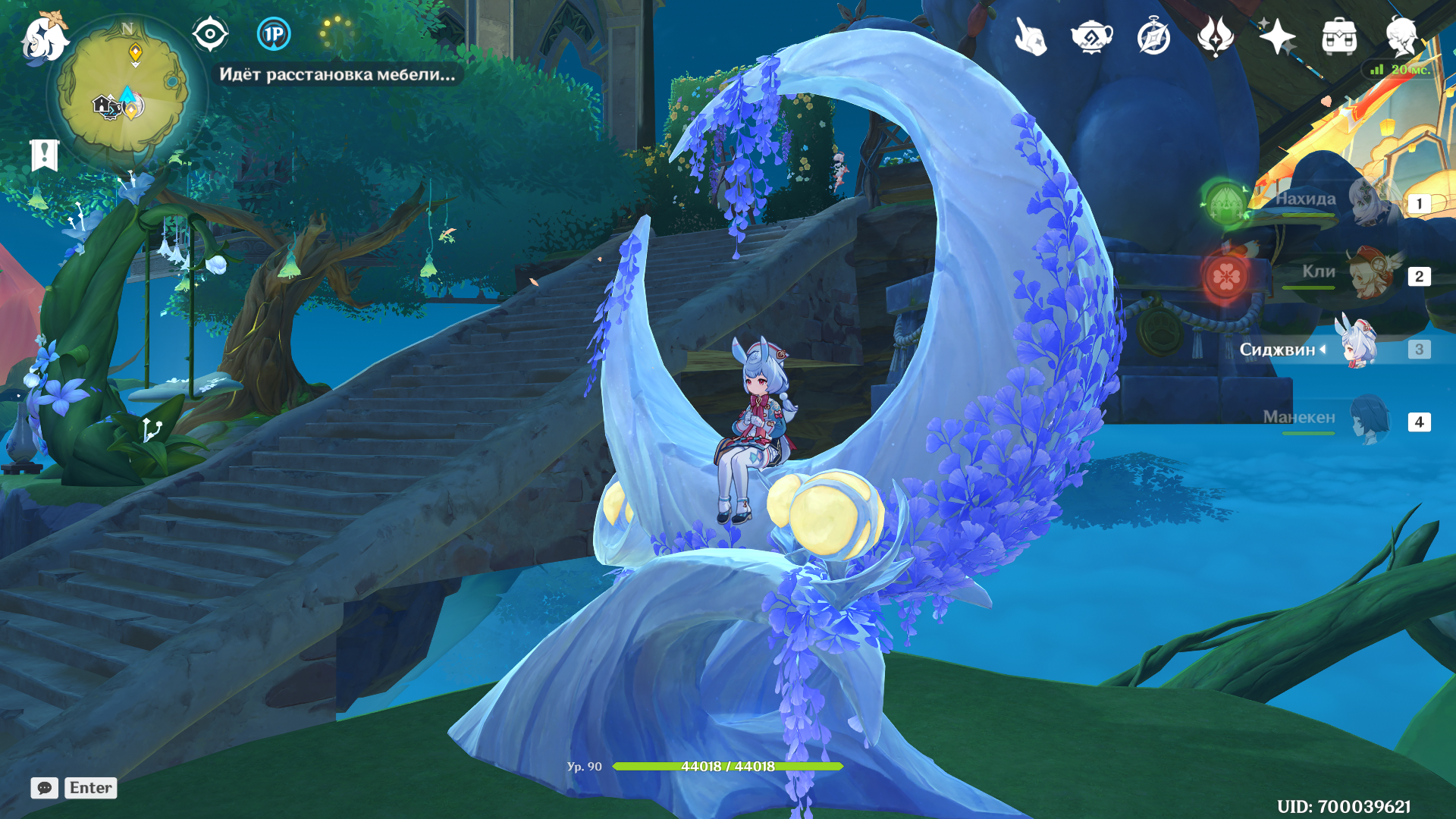
Task: Open the quest log exclamation bookmark
Action: (x=44, y=155)
